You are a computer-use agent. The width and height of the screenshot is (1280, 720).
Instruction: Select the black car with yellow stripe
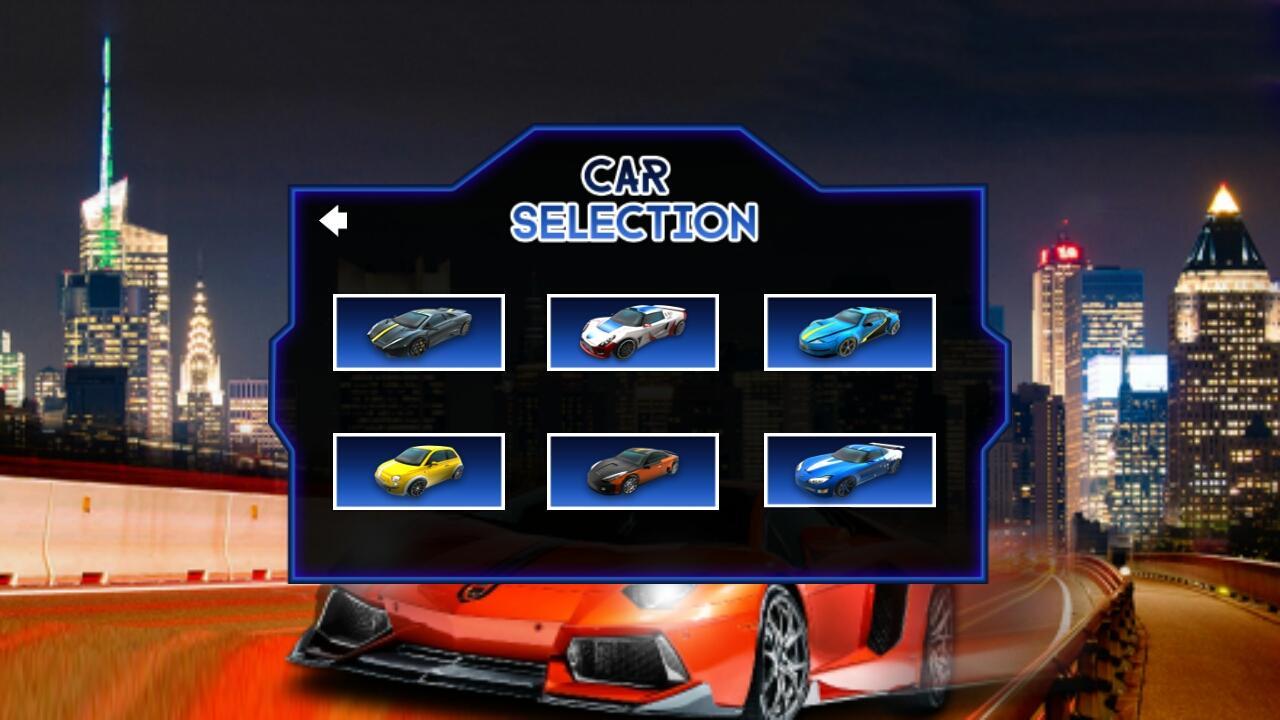(419, 332)
